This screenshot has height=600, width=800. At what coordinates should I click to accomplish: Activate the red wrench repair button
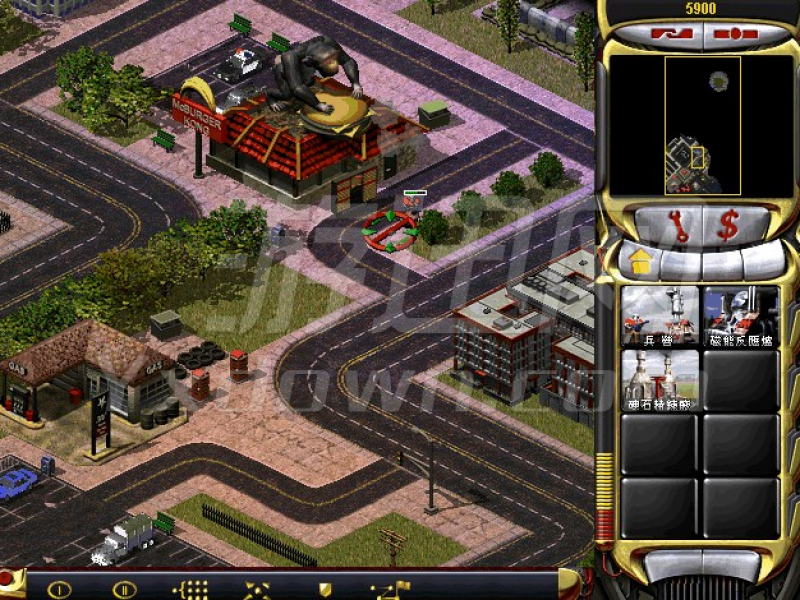[679, 225]
